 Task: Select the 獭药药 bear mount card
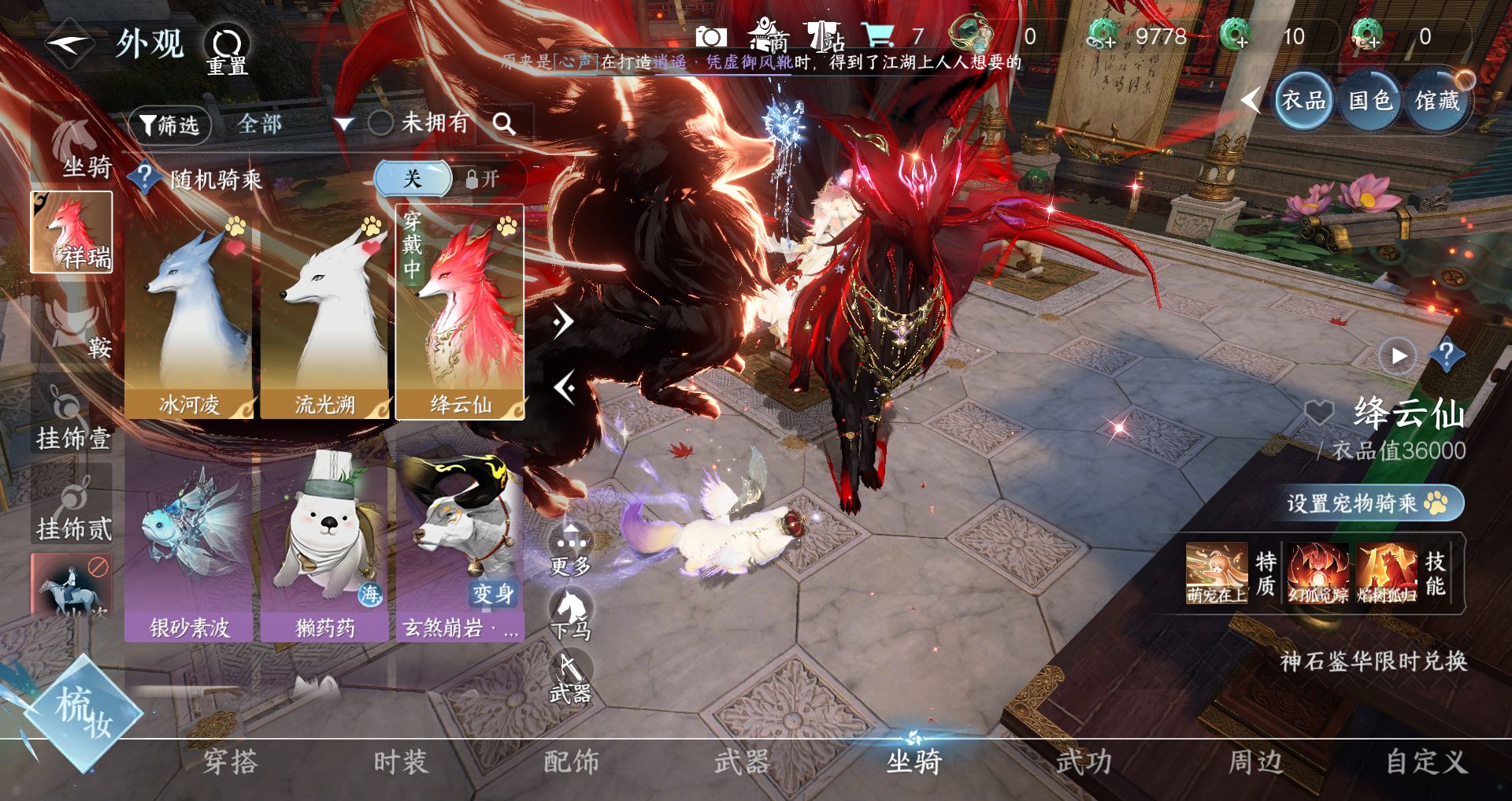[x=324, y=543]
